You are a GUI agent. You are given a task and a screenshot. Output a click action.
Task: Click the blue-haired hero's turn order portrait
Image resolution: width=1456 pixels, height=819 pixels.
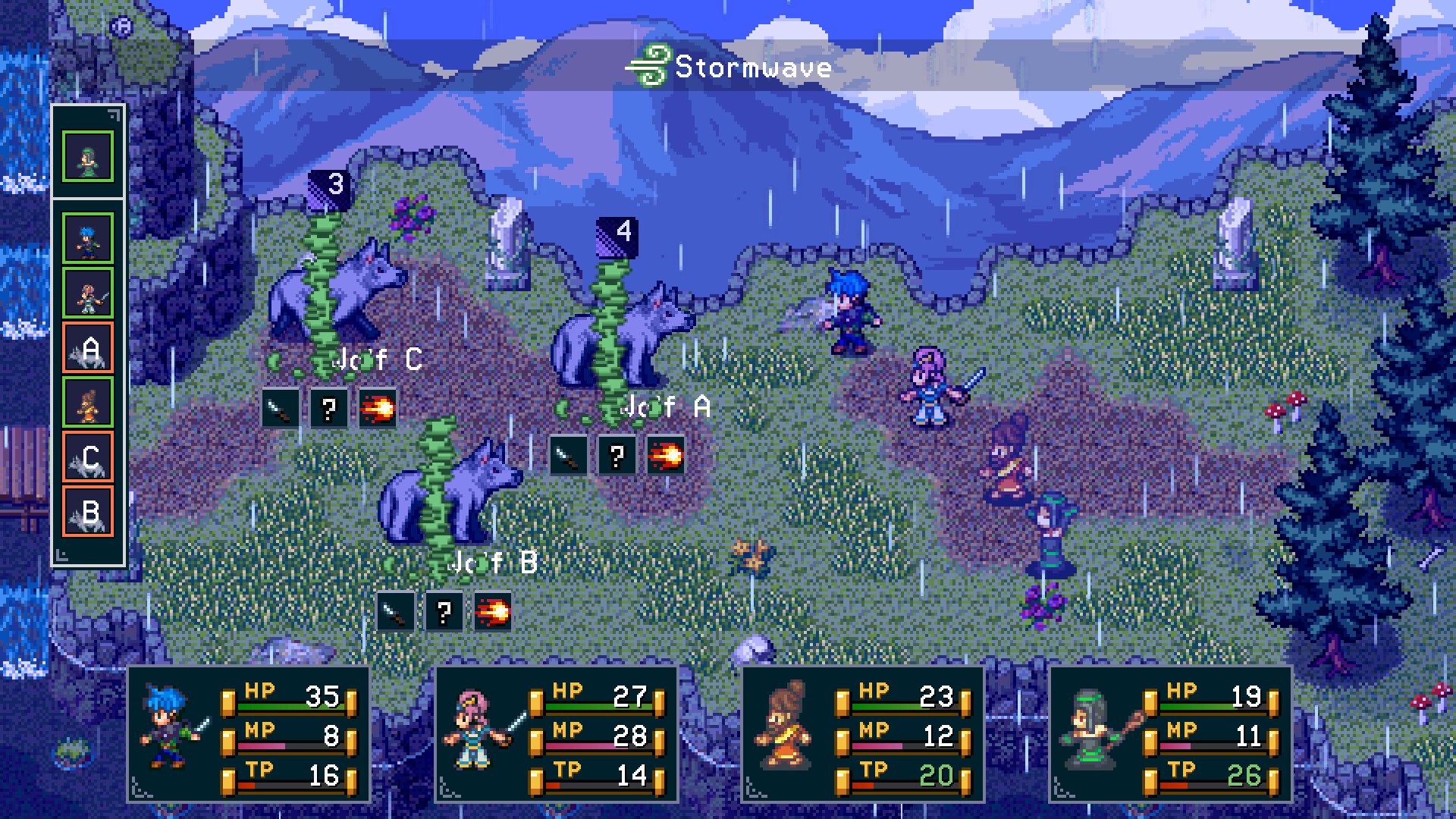coord(88,238)
